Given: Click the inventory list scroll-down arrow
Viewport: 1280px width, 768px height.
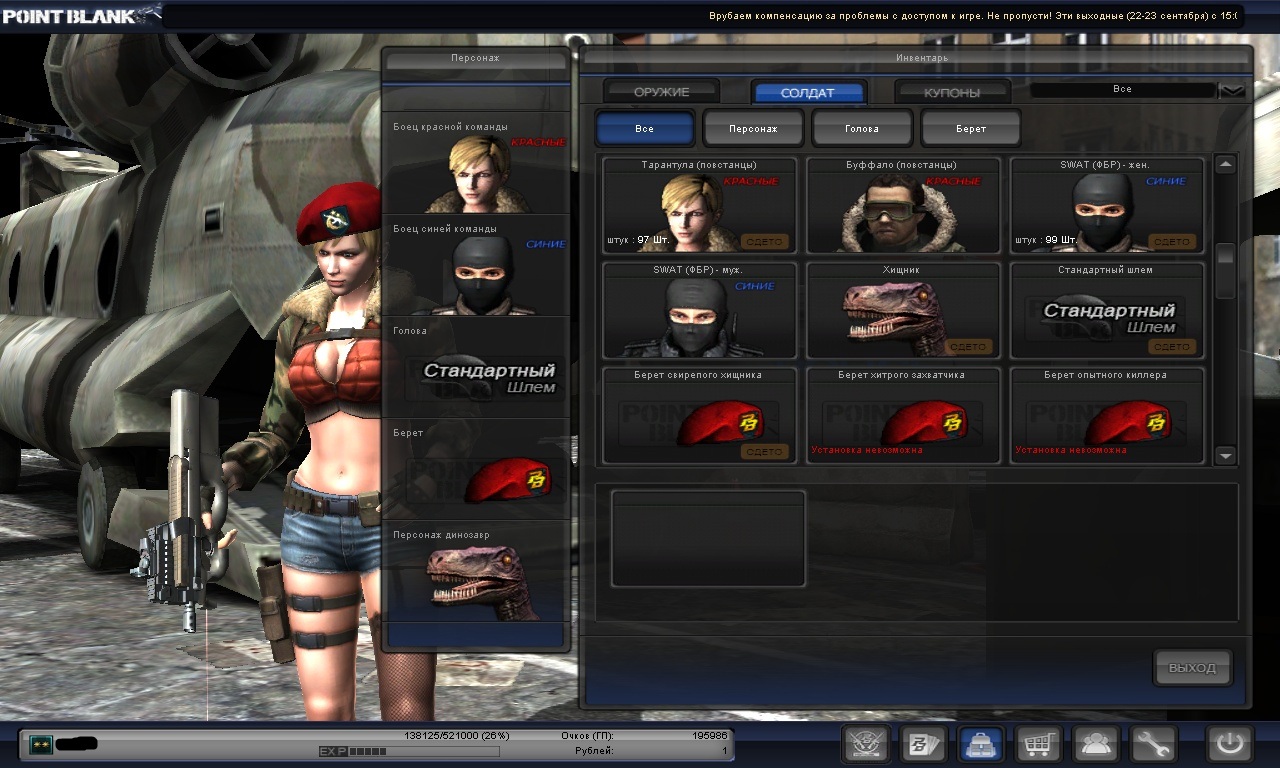Looking at the screenshot, I should coord(1226,455).
